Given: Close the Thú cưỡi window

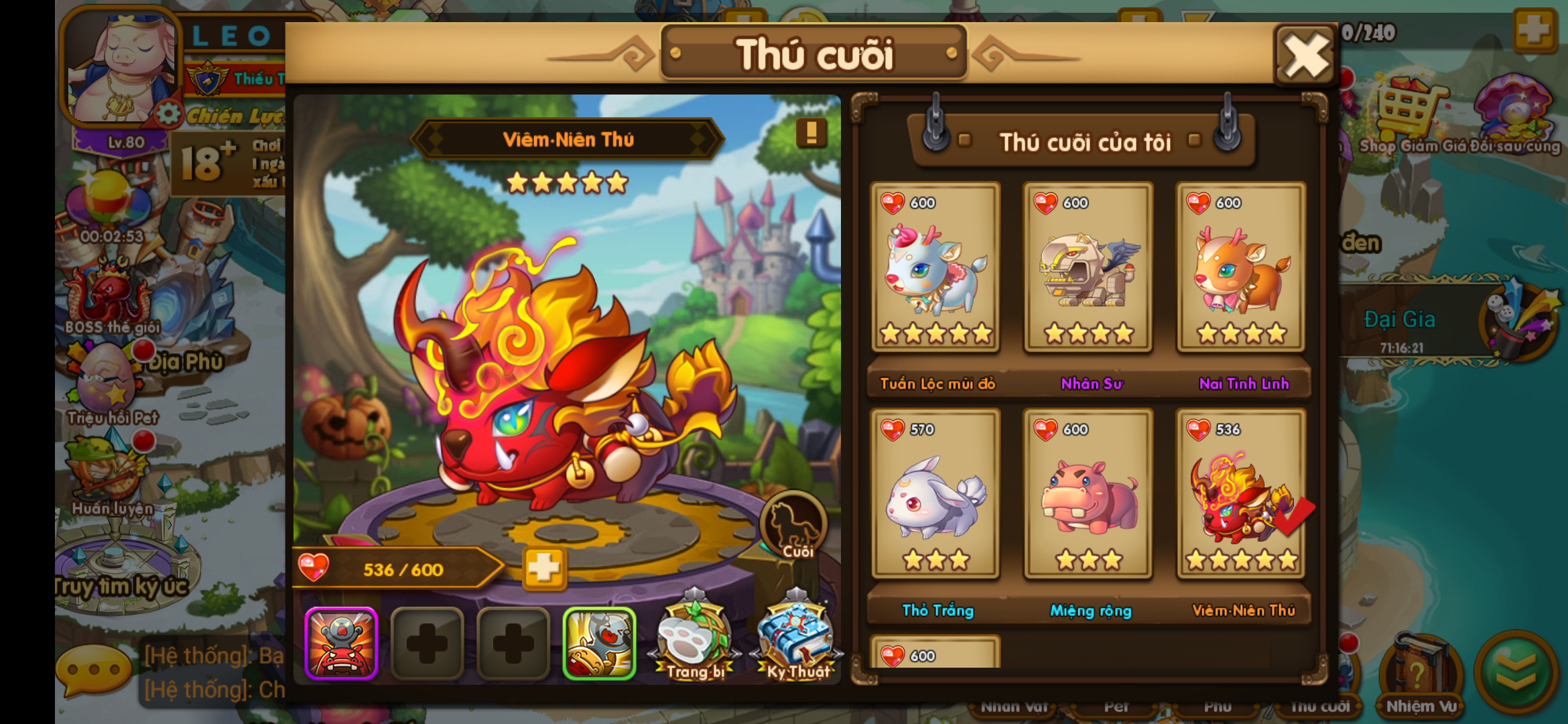Looking at the screenshot, I should point(1305,56).
